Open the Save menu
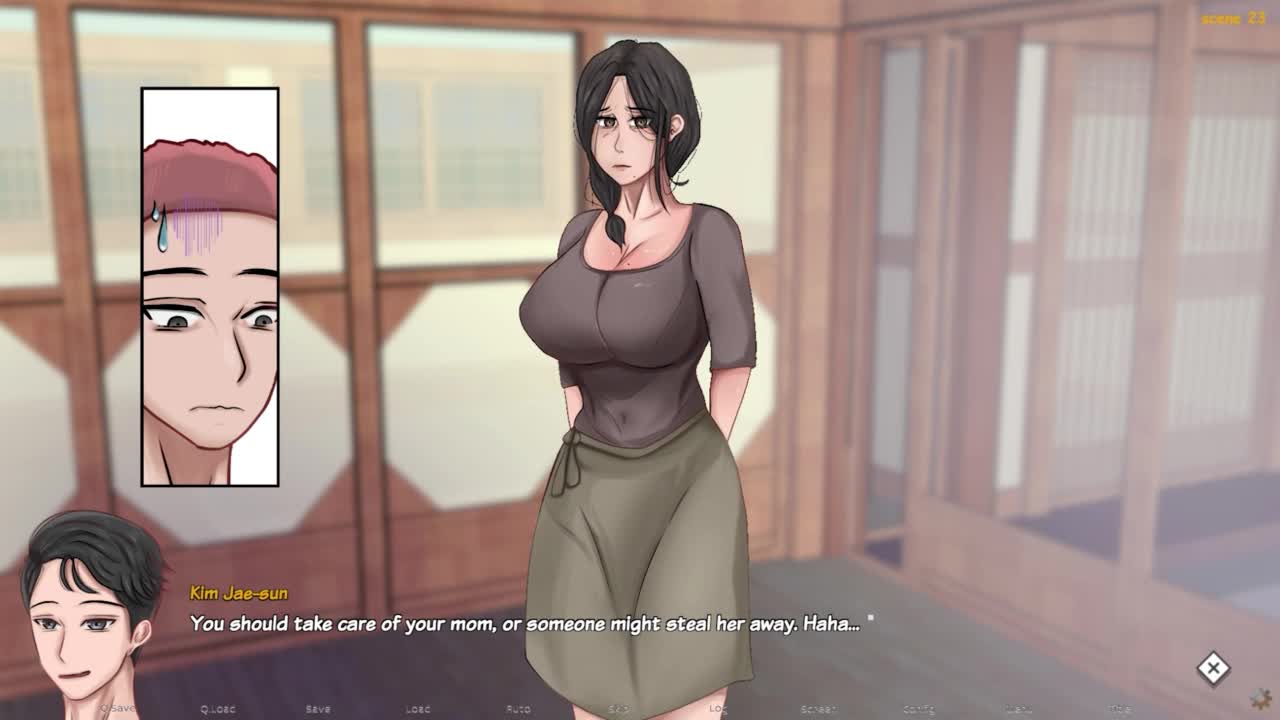The image size is (1280, 720). [x=318, y=709]
